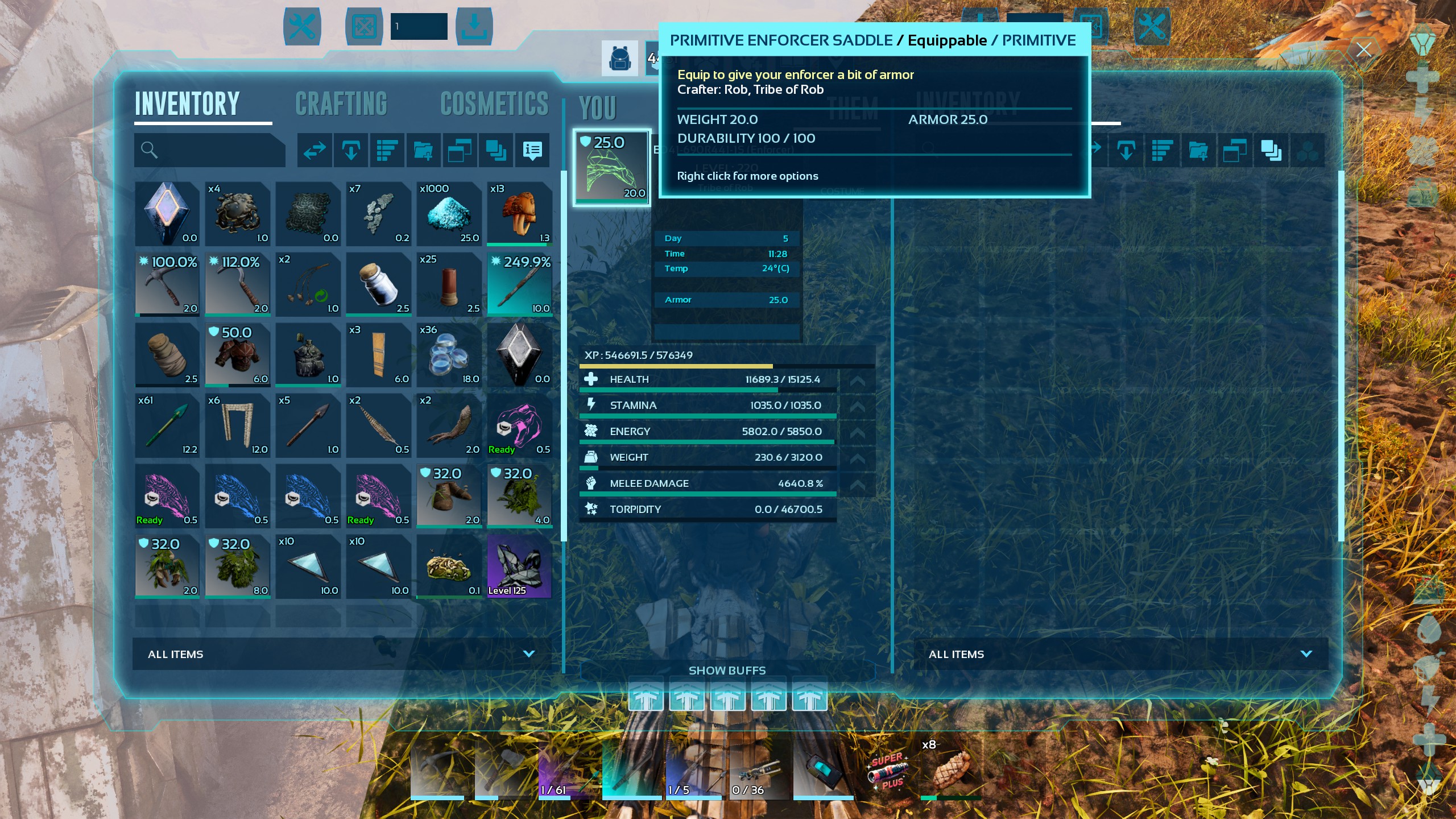Choose the 50.0 armor chestpiece slot
1456x819 pixels.
(x=237, y=355)
